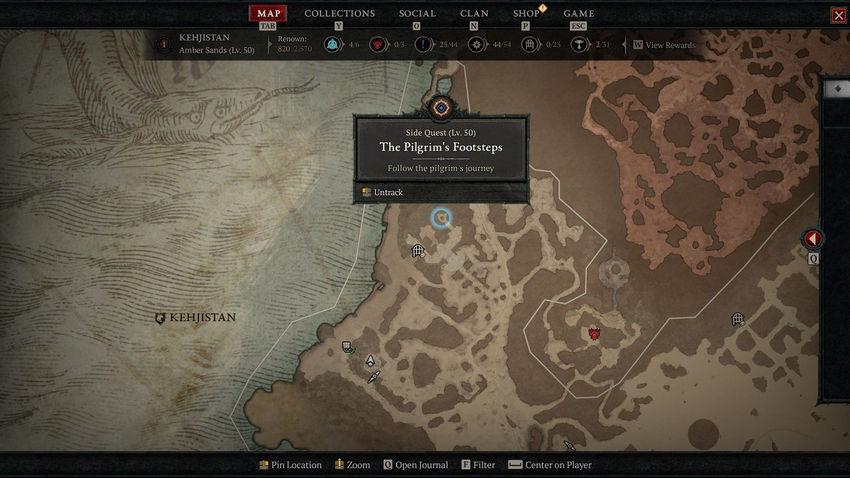
Task: Open the Shop tab
Action: [x=526, y=13]
